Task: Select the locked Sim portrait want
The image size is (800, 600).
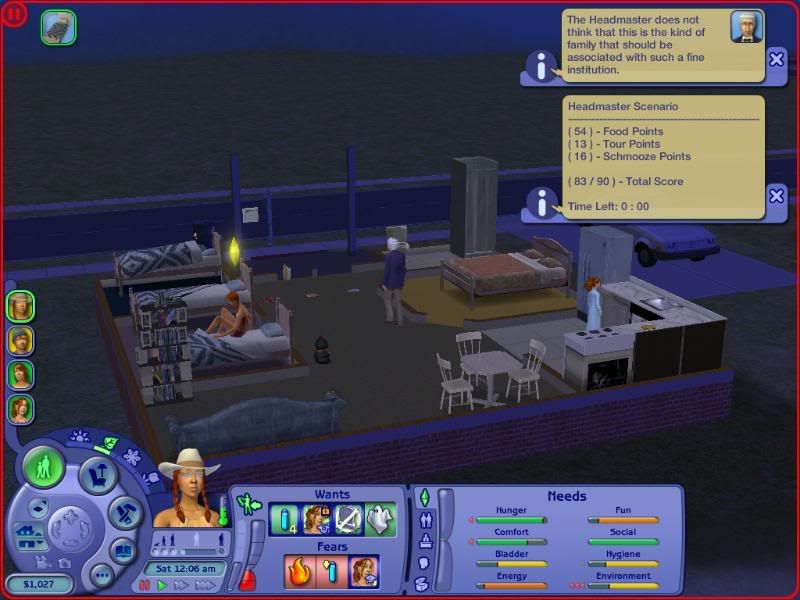Action: [x=318, y=520]
